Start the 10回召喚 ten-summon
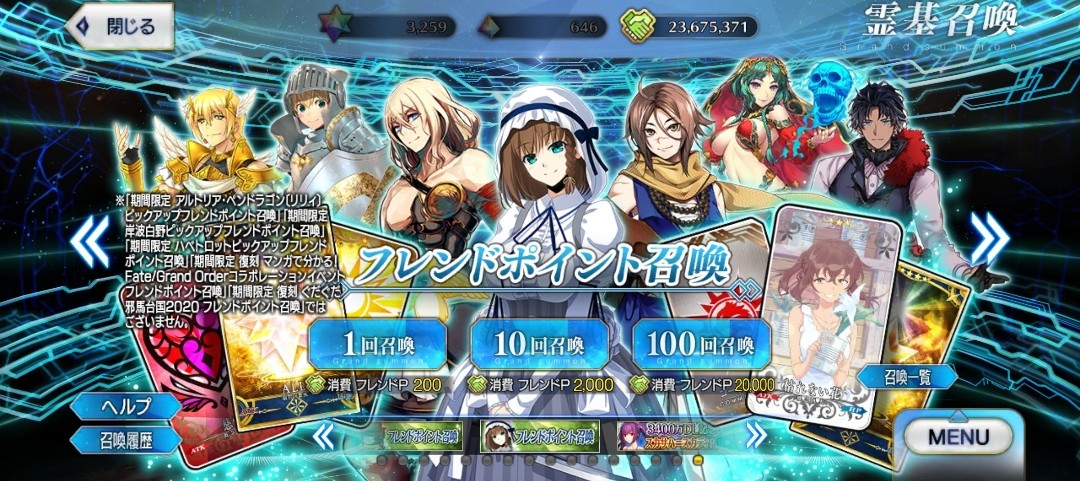 539,343
